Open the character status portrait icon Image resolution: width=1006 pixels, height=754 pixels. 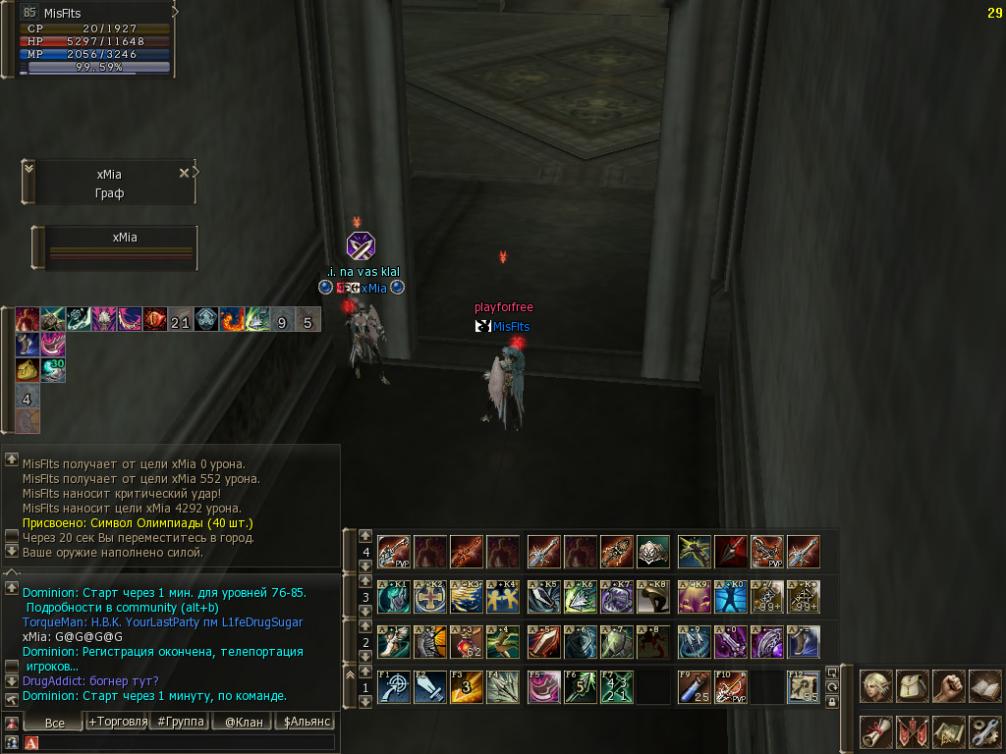click(876, 687)
